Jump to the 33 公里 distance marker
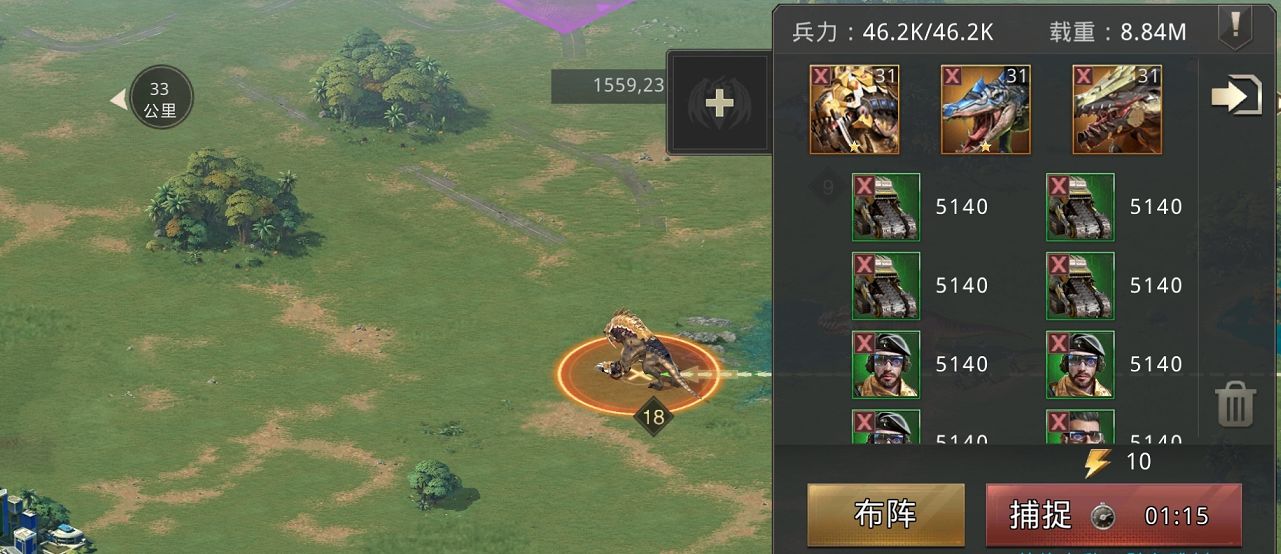Viewport: 1281px width, 554px height. point(159,99)
